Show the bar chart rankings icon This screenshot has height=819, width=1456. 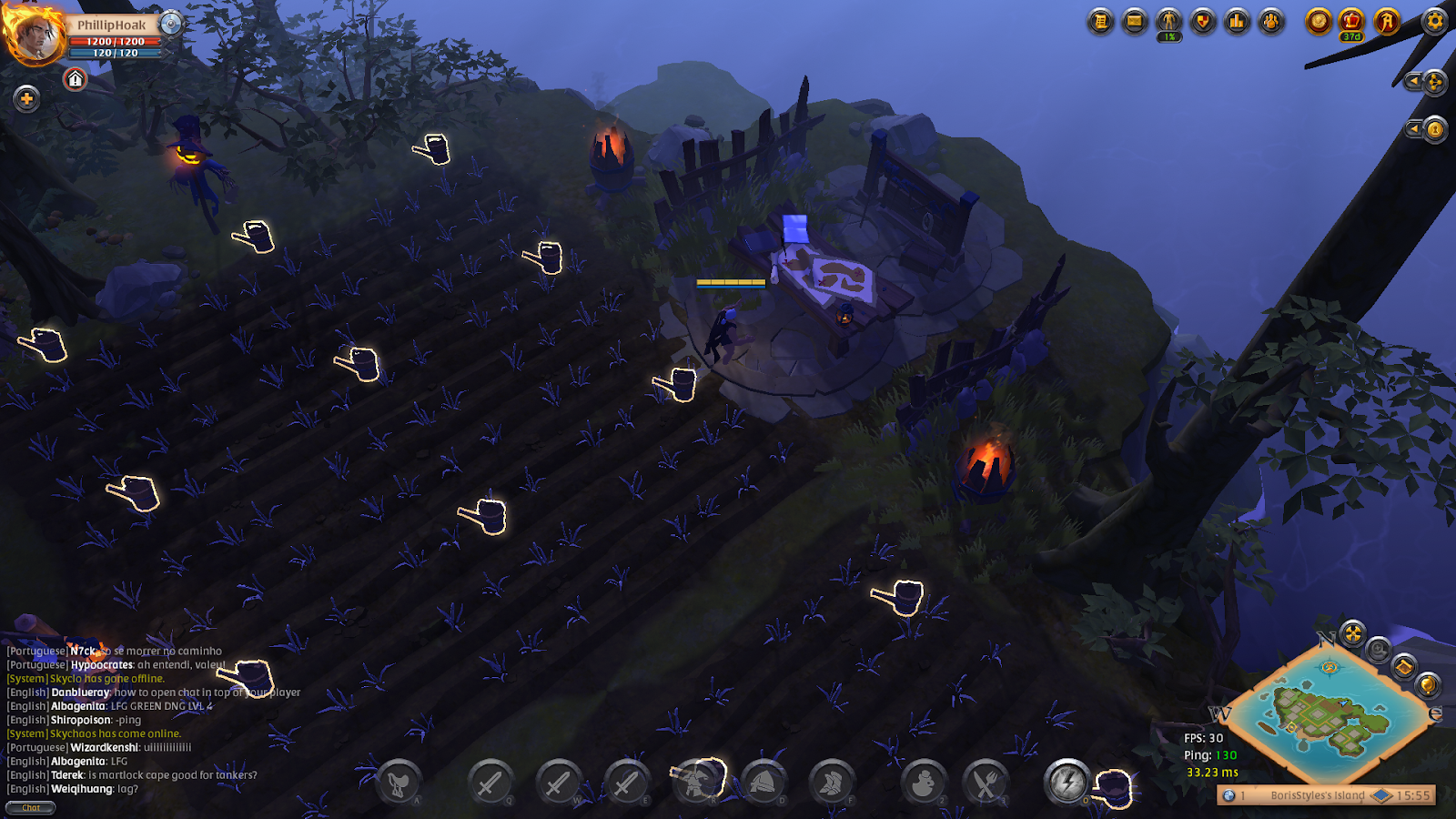click(x=1237, y=20)
